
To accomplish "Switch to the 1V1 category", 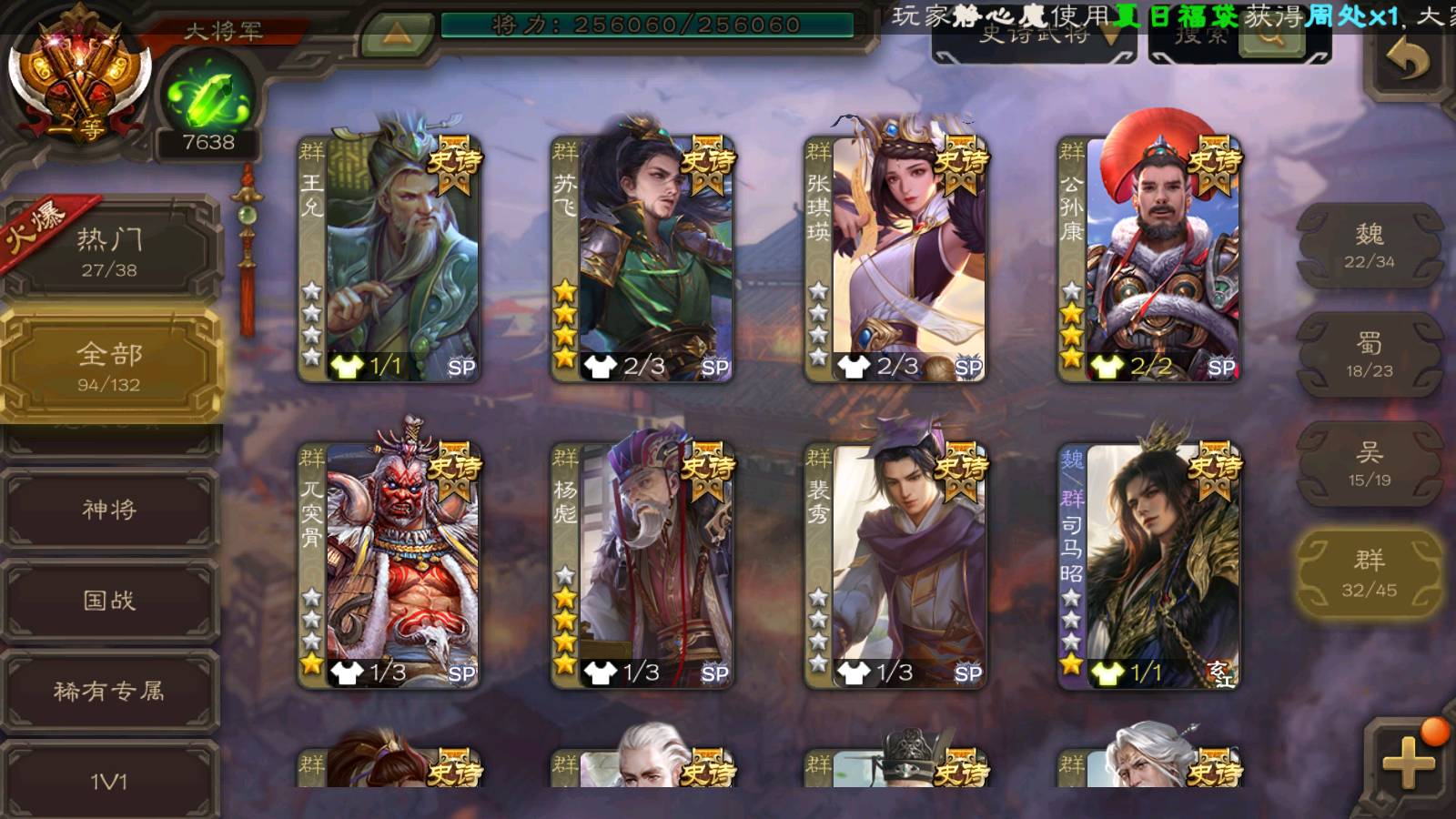I will pos(110,781).
